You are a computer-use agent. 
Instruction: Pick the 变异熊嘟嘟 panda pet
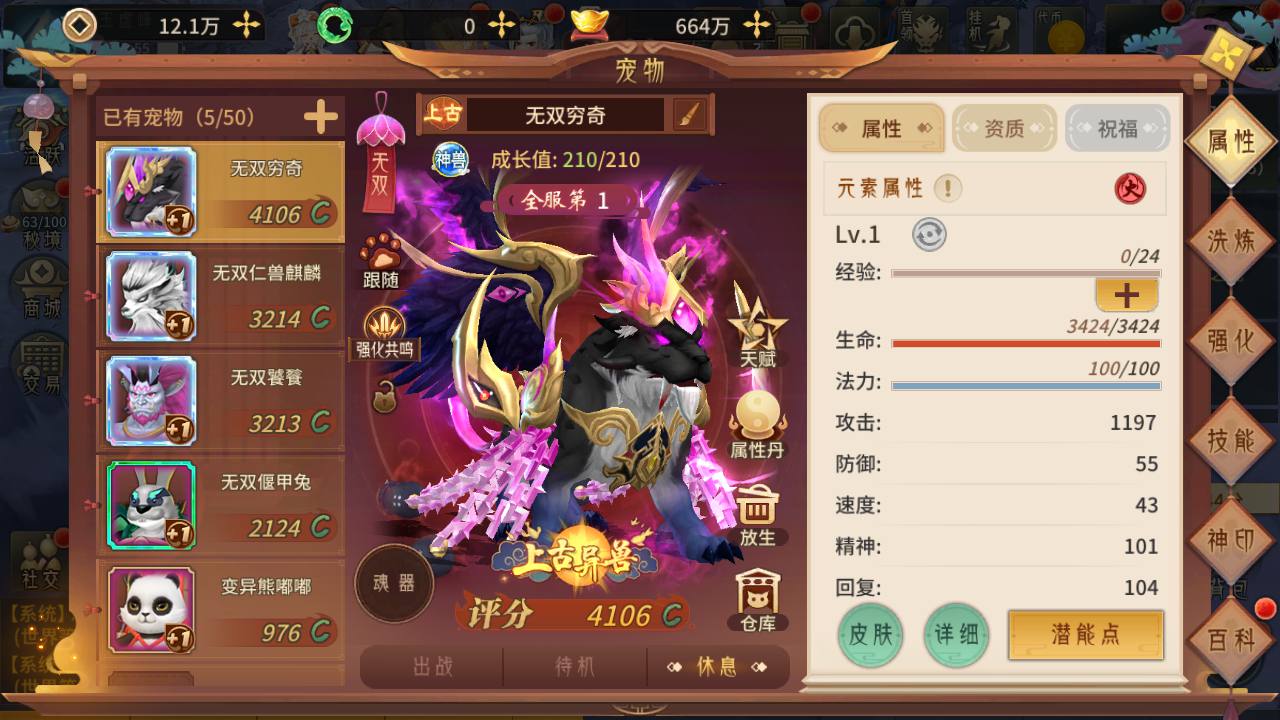(x=220, y=608)
